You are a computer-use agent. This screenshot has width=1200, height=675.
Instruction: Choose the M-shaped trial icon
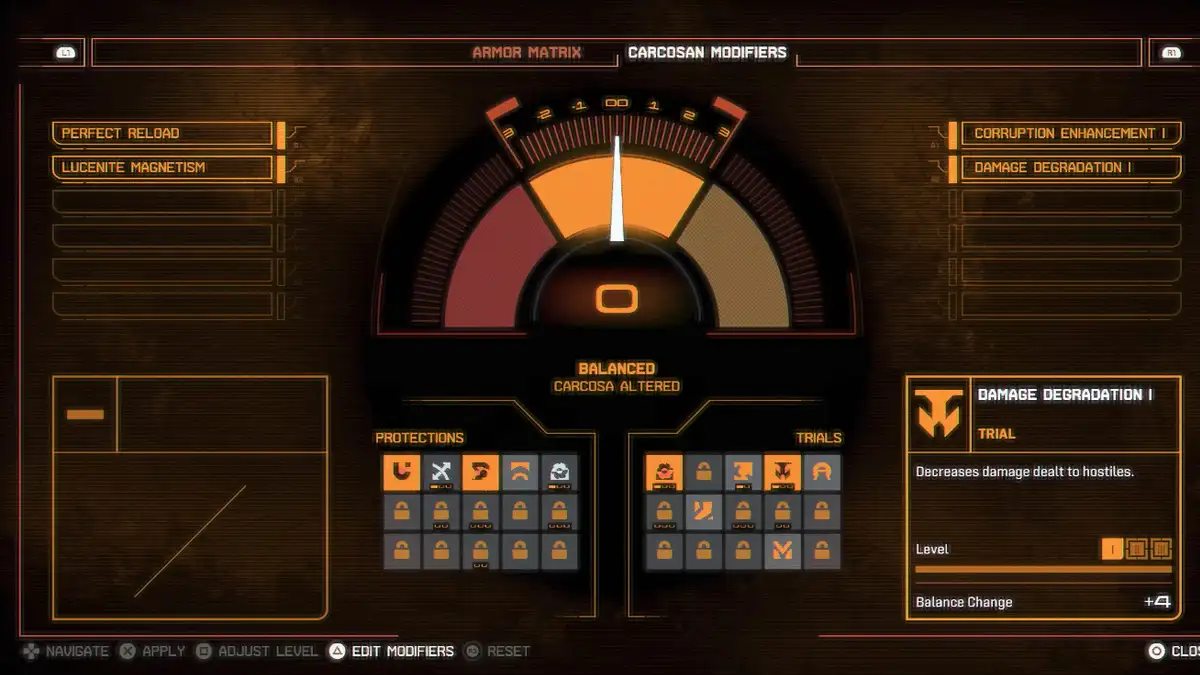[782, 551]
